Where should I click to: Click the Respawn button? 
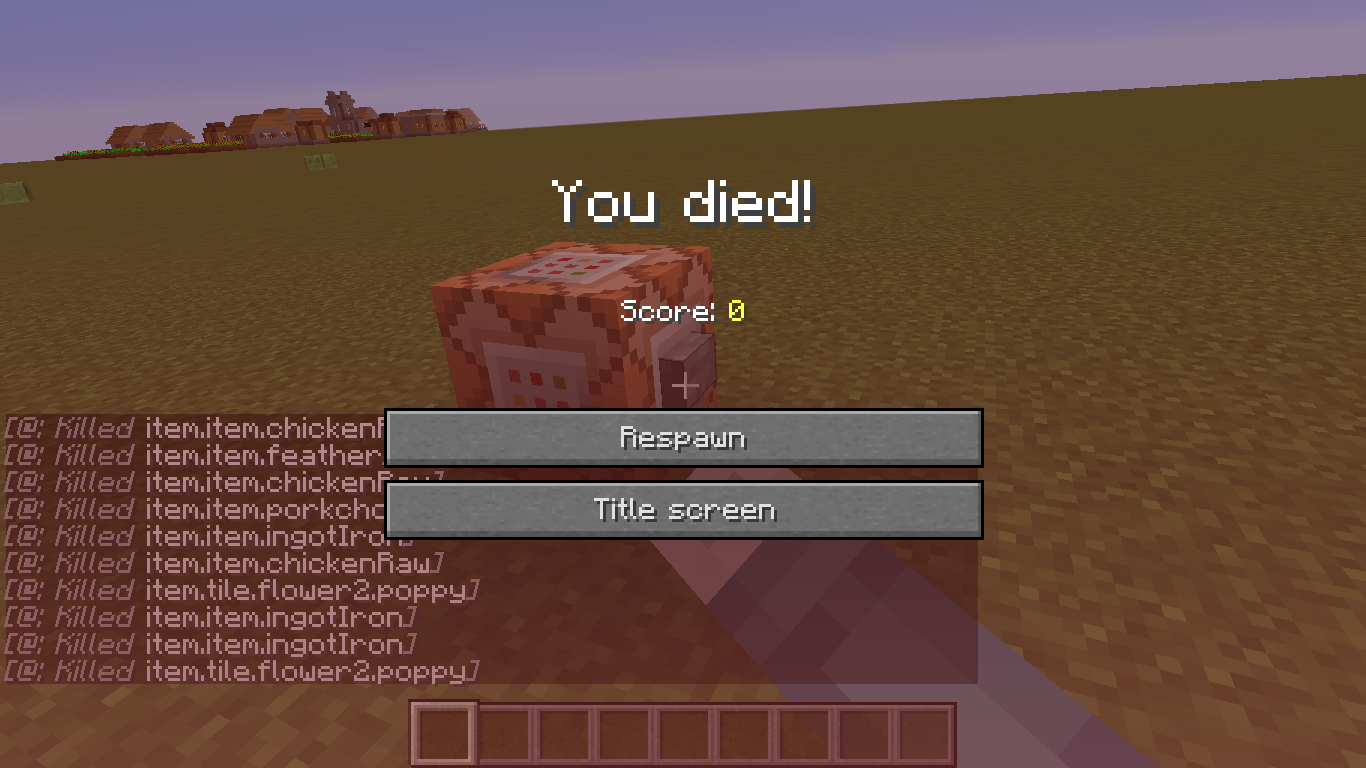683,437
